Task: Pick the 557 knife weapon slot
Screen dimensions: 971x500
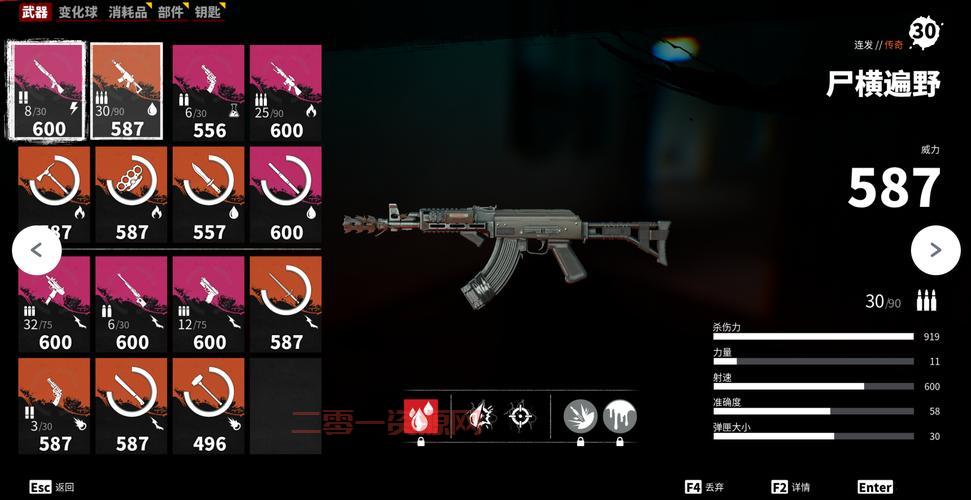Action: pos(209,195)
